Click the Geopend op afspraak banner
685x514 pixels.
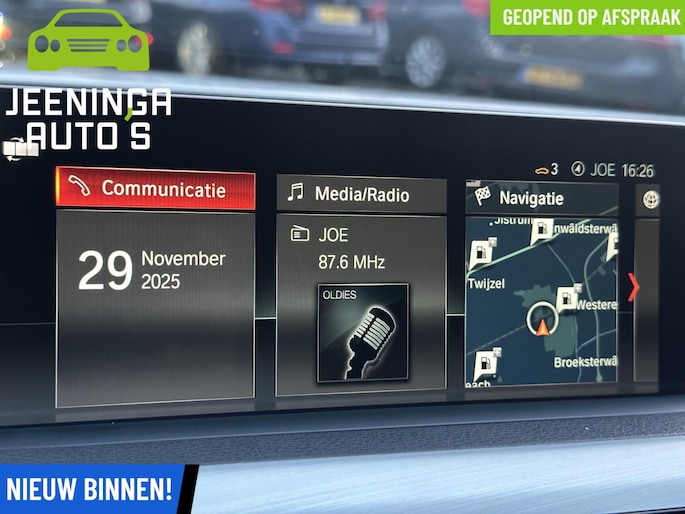(587, 17)
